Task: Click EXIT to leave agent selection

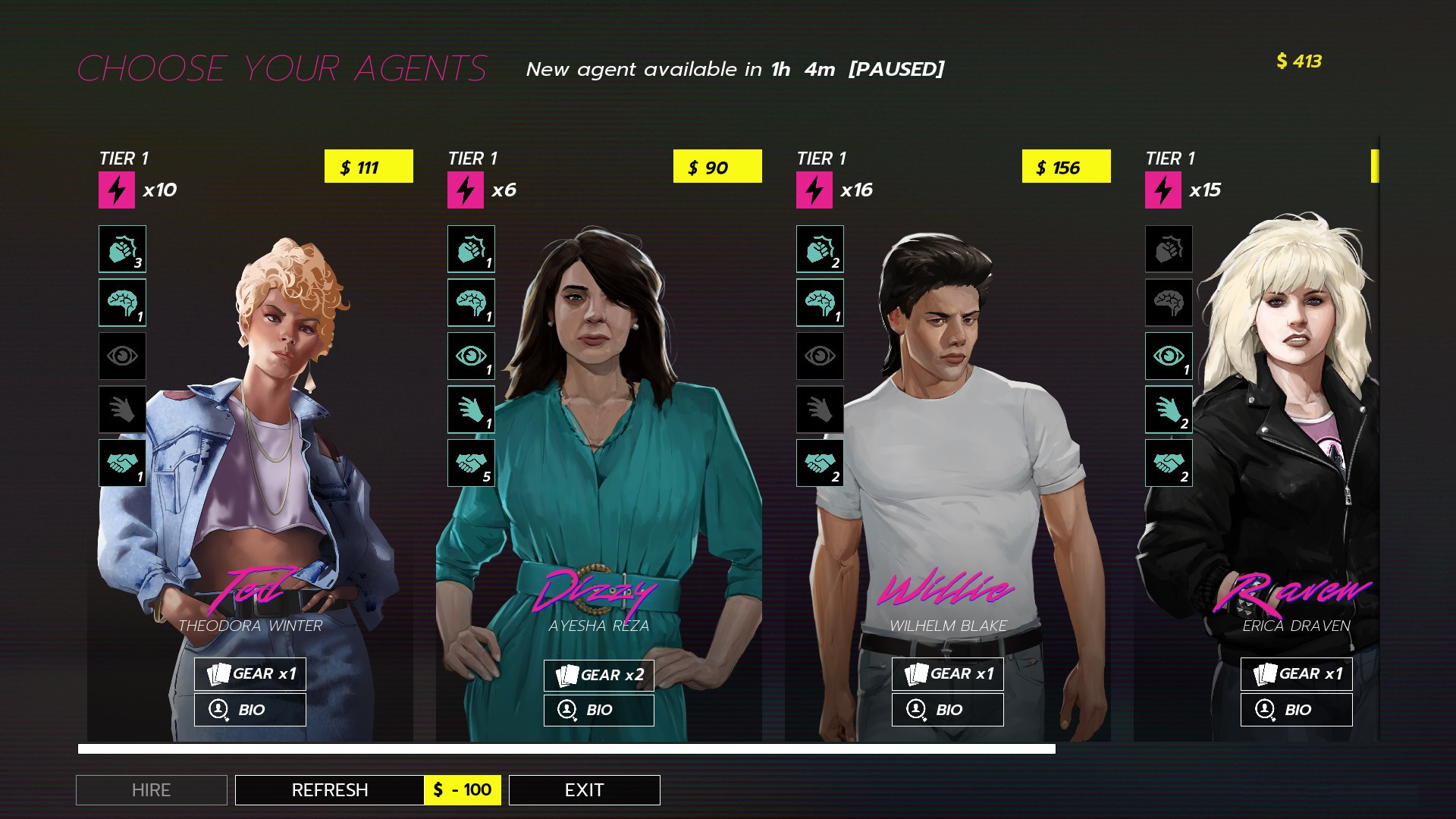Action: tap(584, 789)
